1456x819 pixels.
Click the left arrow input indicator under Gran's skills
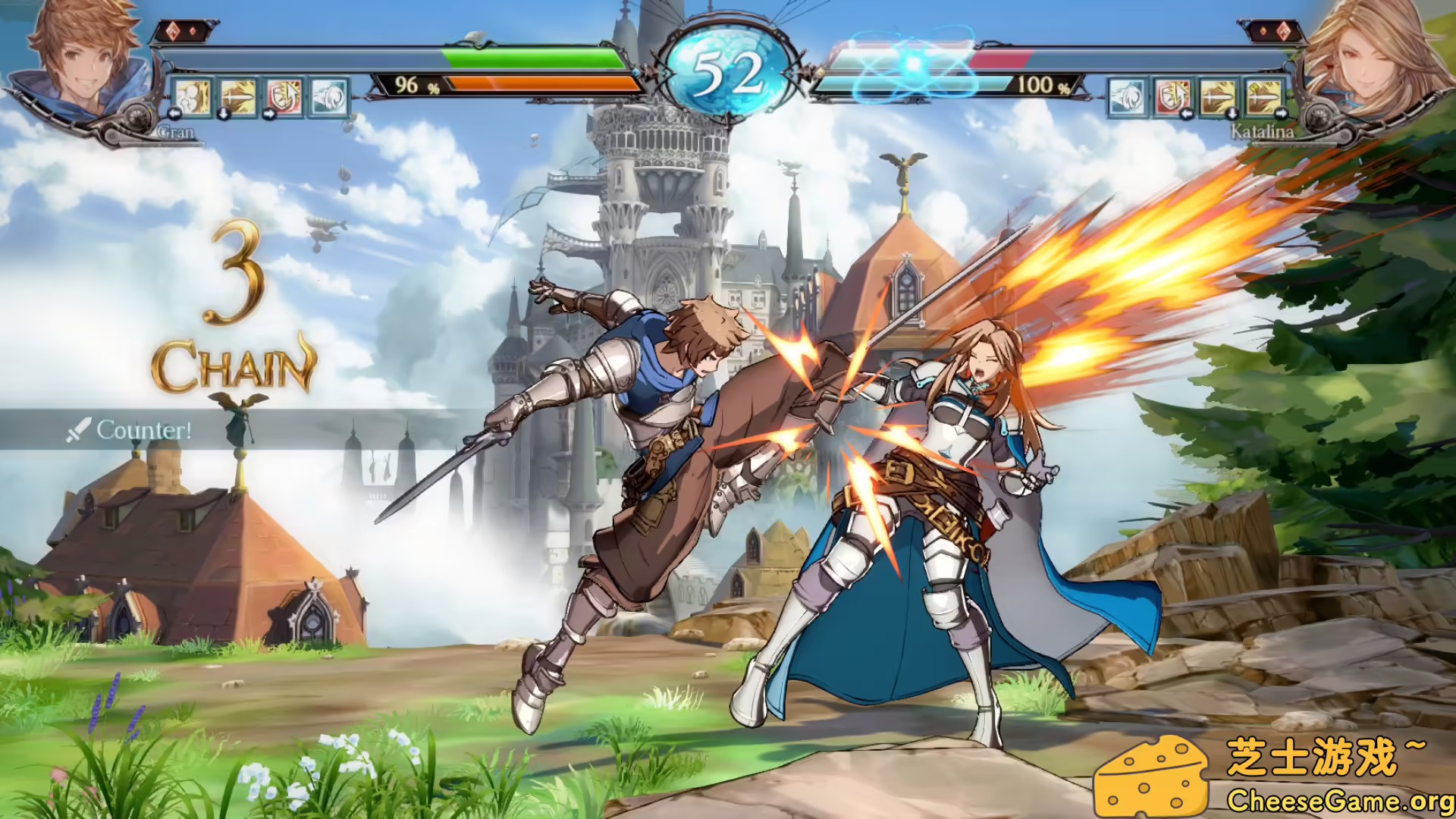(x=174, y=115)
